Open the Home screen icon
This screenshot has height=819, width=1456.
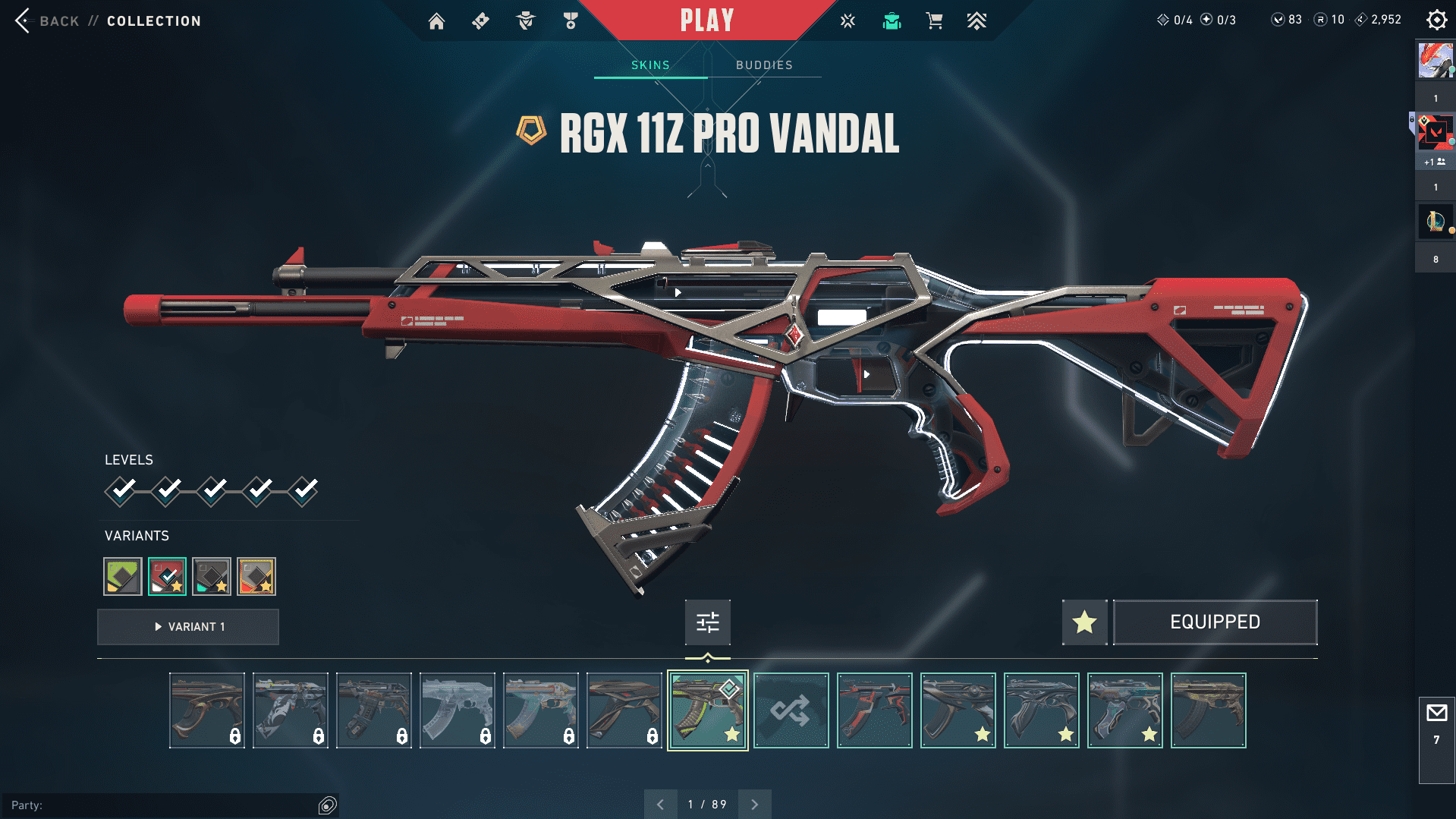point(436,21)
